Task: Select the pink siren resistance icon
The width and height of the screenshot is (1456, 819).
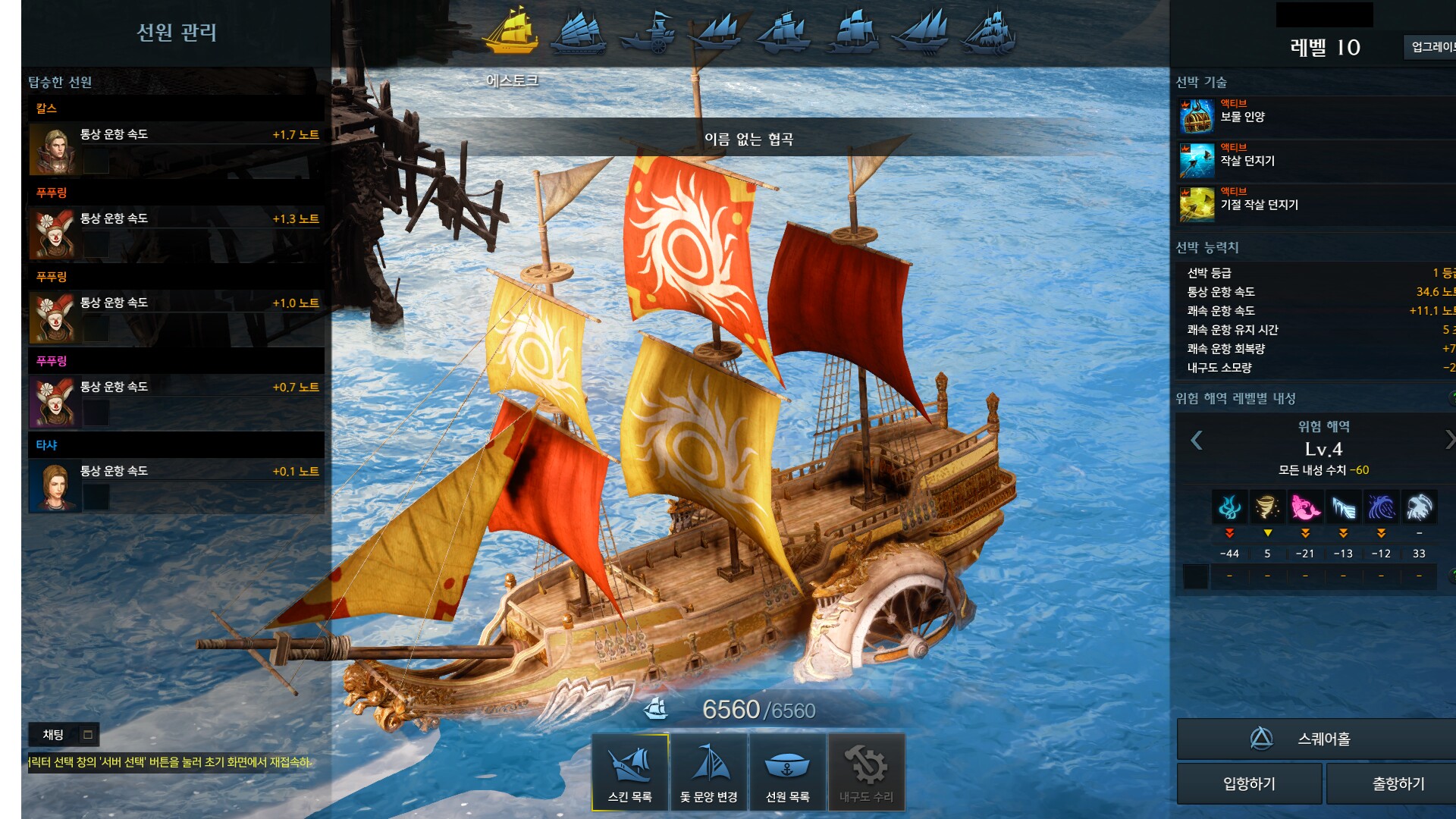Action: (x=1305, y=507)
